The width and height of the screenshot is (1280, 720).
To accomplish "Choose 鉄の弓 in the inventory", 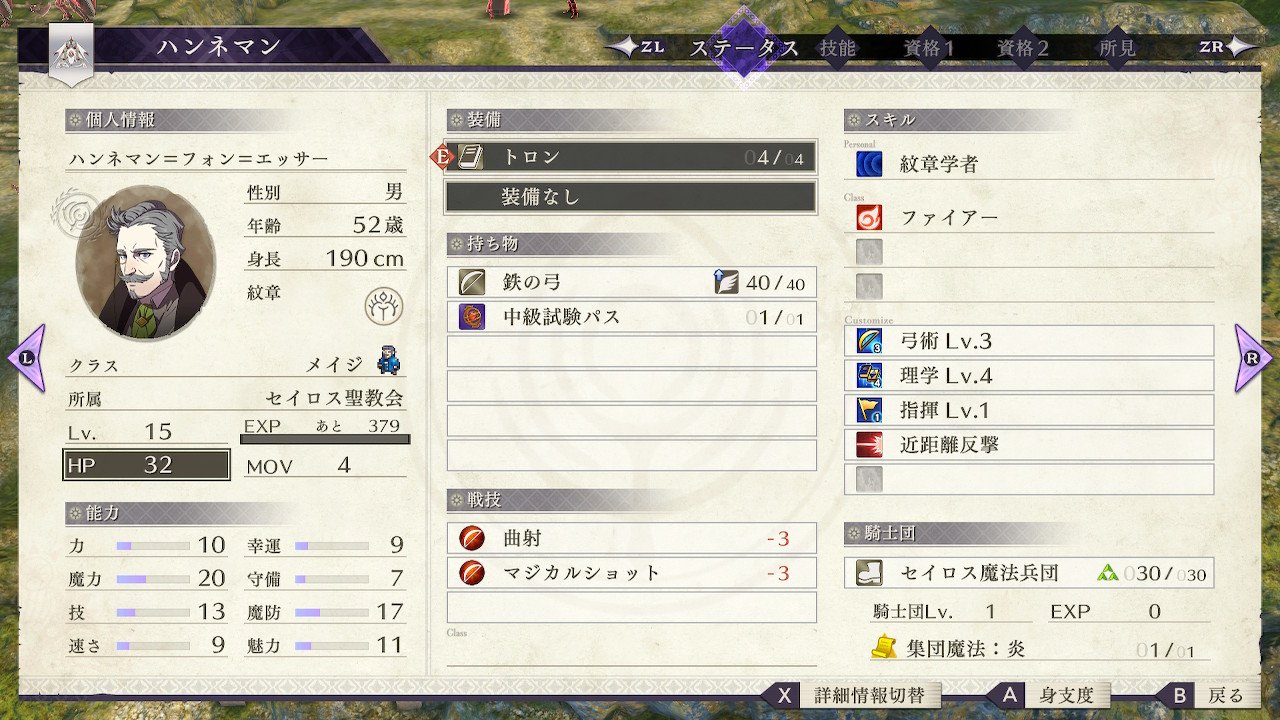I will click(x=631, y=283).
